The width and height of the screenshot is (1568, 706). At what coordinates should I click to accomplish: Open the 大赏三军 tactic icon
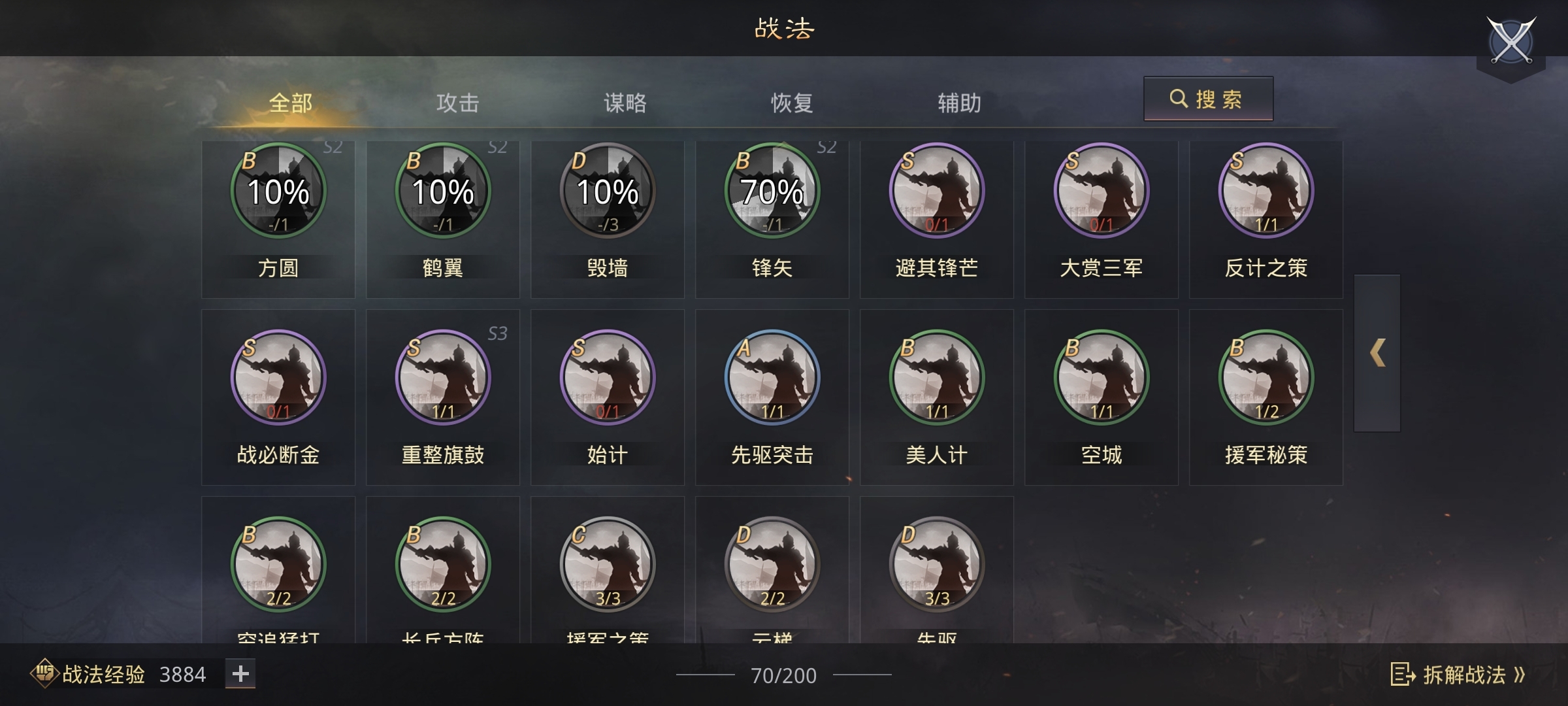(1102, 190)
